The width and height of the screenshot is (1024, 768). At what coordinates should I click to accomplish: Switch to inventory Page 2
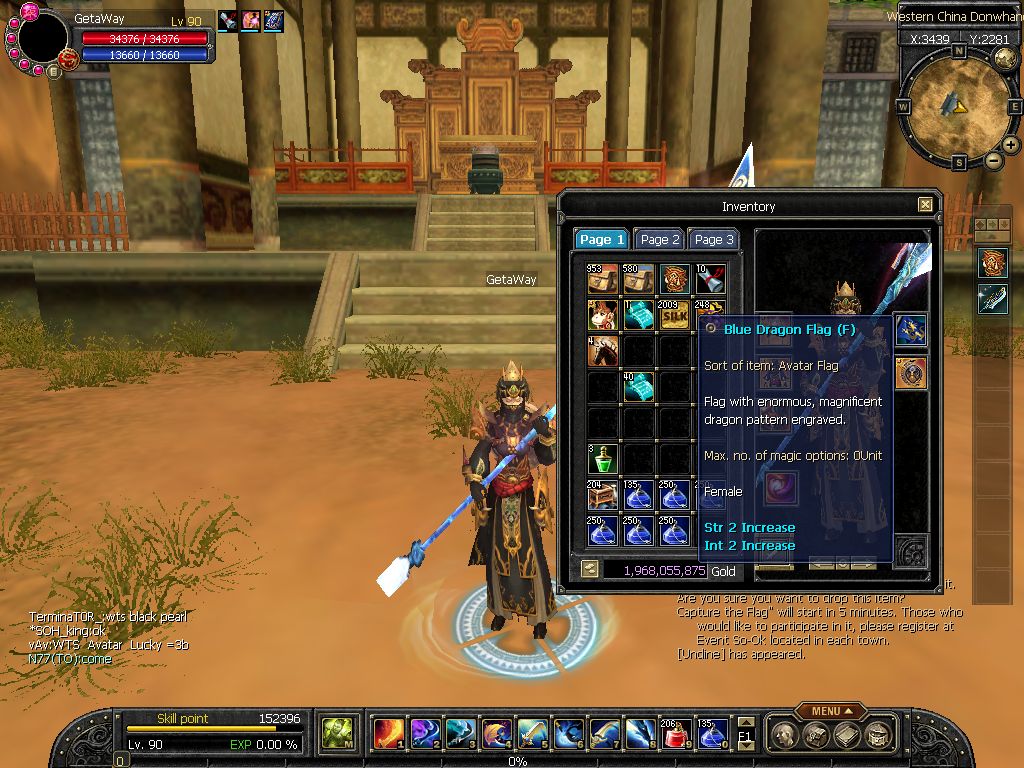click(660, 240)
